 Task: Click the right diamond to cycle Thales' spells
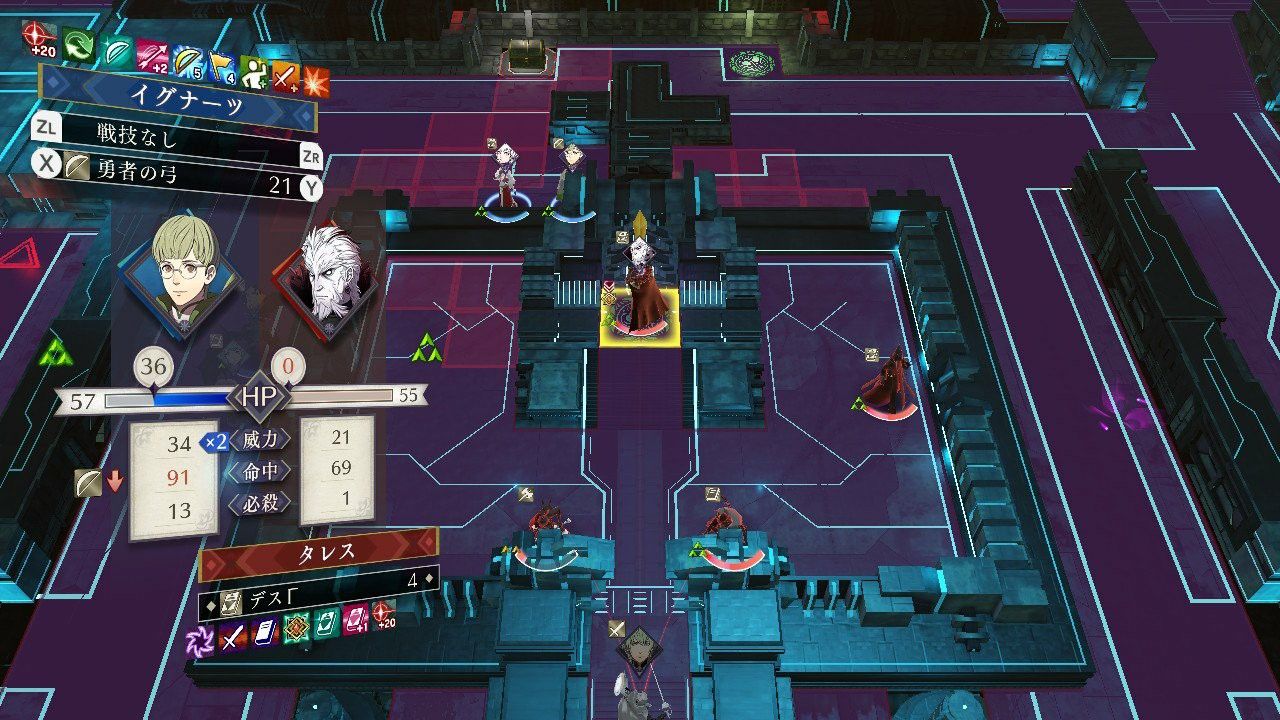(430, 578)
